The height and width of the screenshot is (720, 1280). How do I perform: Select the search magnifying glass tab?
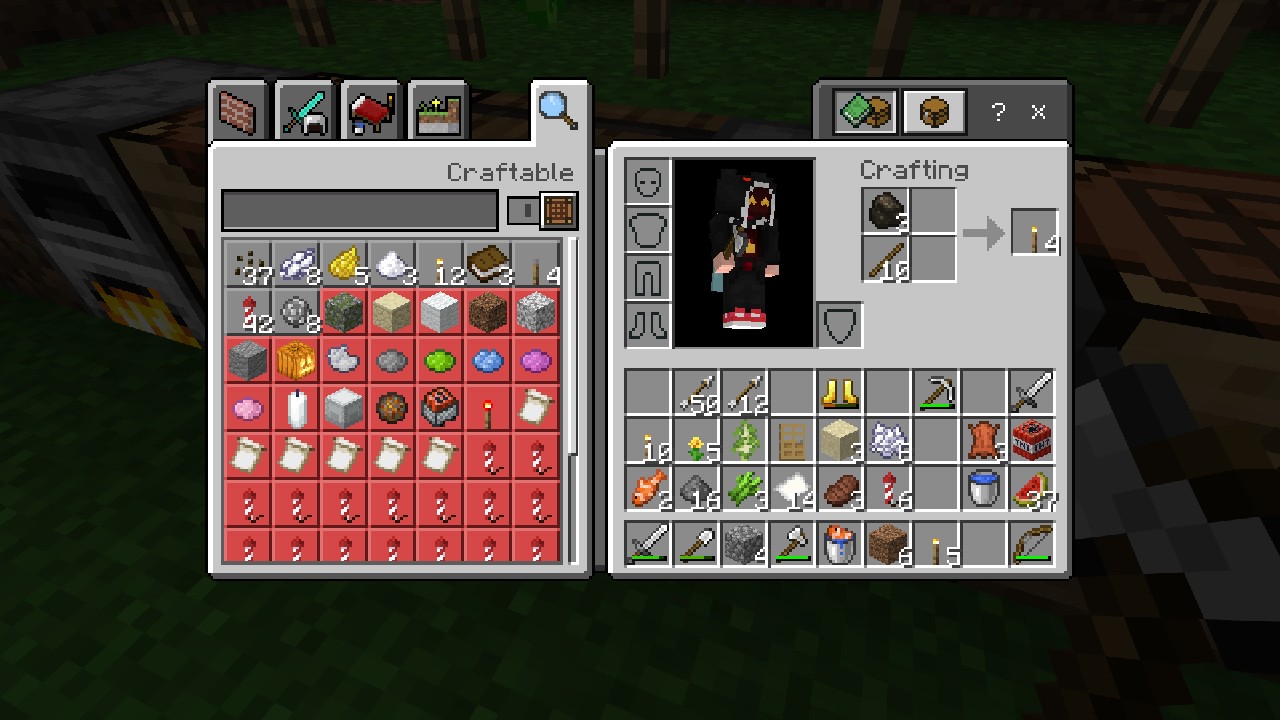(558, 108)
